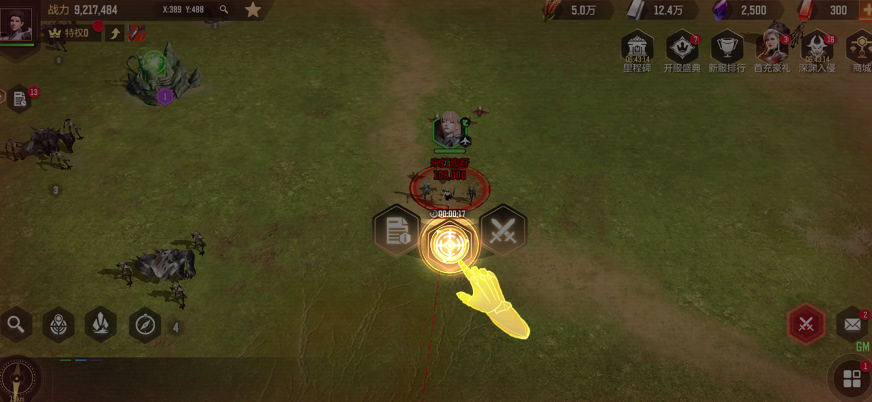Screen dimensions: 872x402
Task: Open the four-squares main menu button
Action: 852,379
